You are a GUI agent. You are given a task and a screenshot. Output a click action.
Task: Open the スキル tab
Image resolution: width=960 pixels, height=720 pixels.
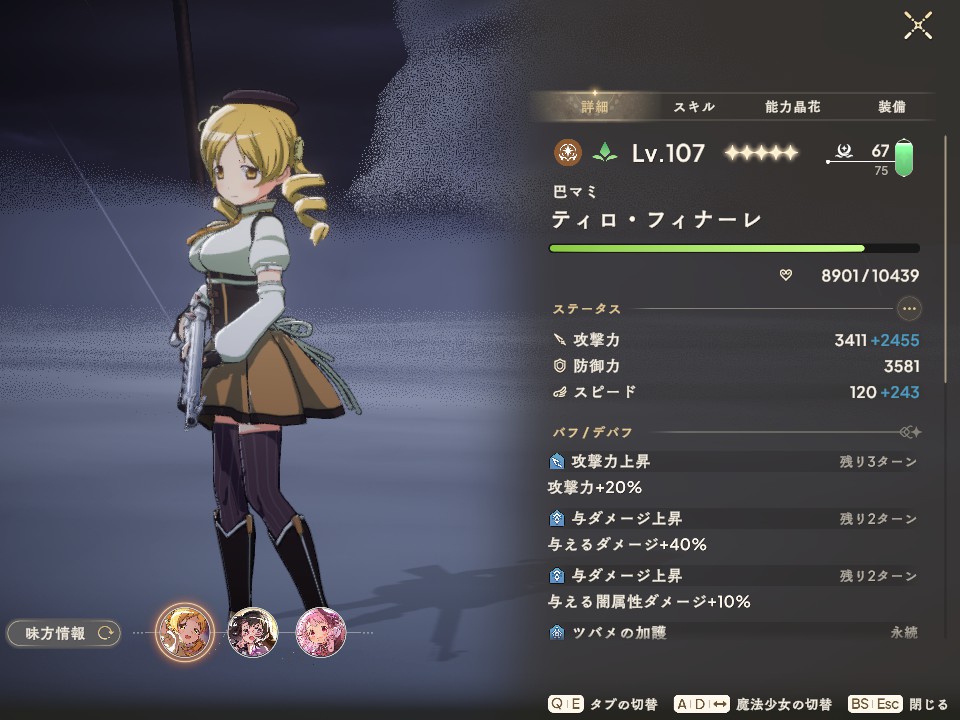coord(693,107)
